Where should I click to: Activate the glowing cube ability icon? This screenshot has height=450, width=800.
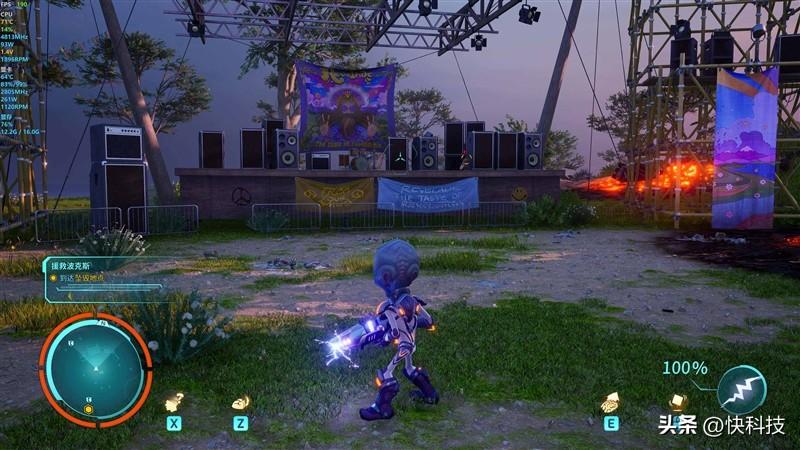pos(679,402)
